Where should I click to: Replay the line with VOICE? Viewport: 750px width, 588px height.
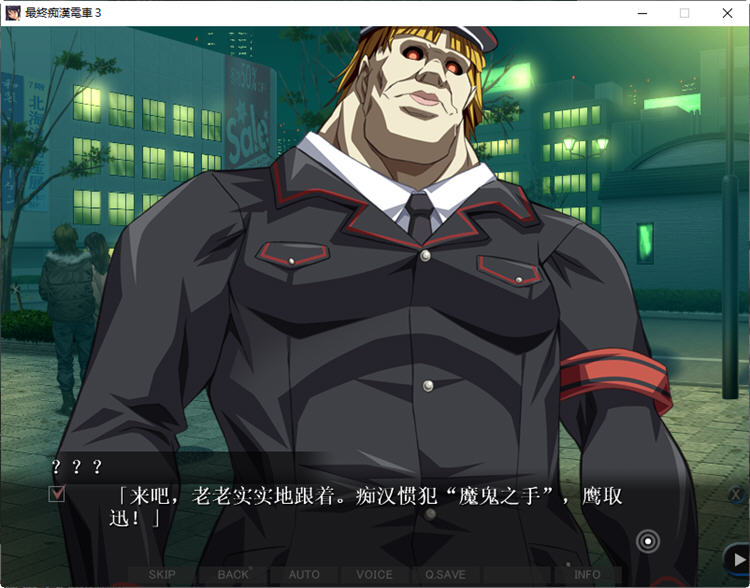tap(374, 575)
